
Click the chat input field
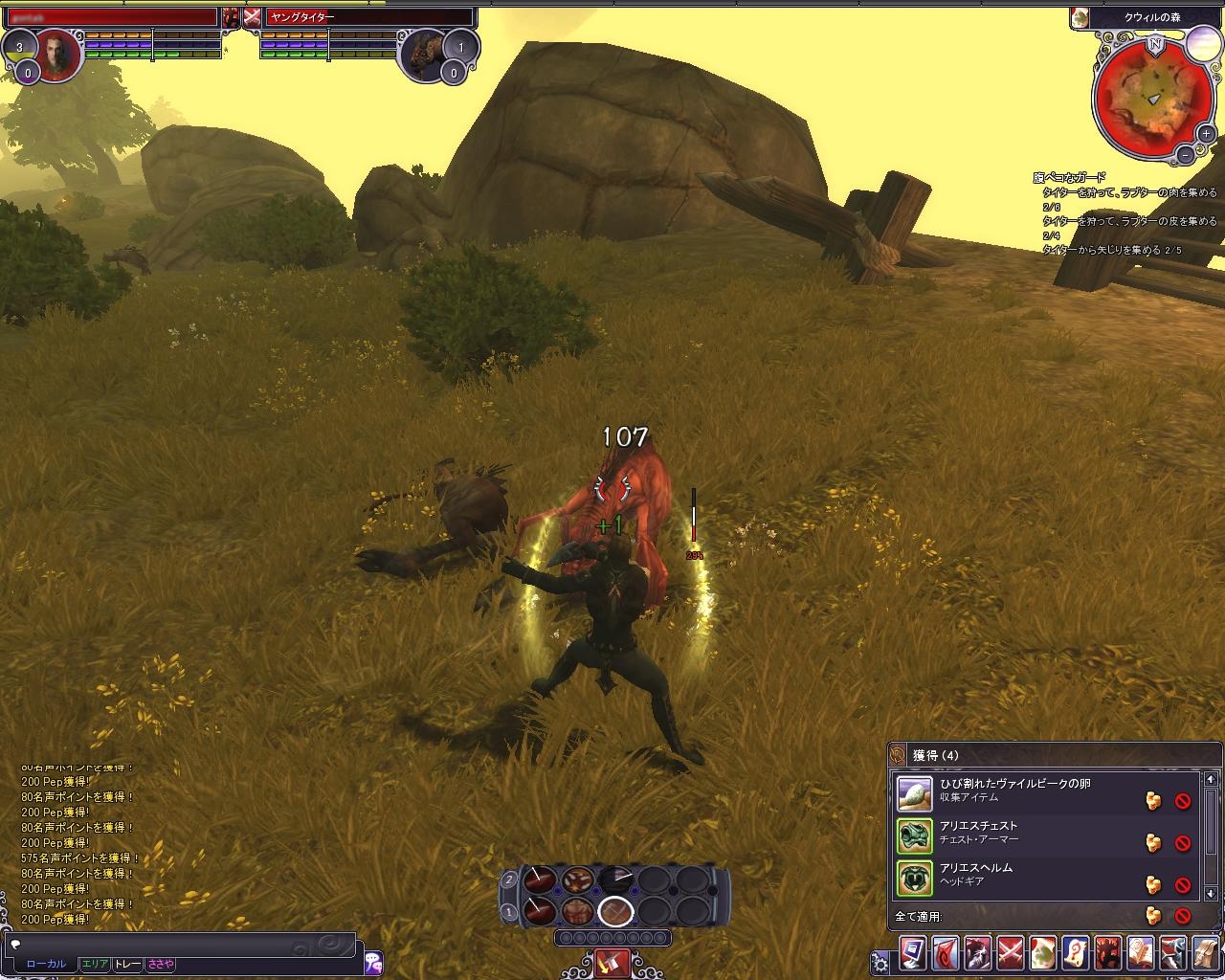coord(182,944)
